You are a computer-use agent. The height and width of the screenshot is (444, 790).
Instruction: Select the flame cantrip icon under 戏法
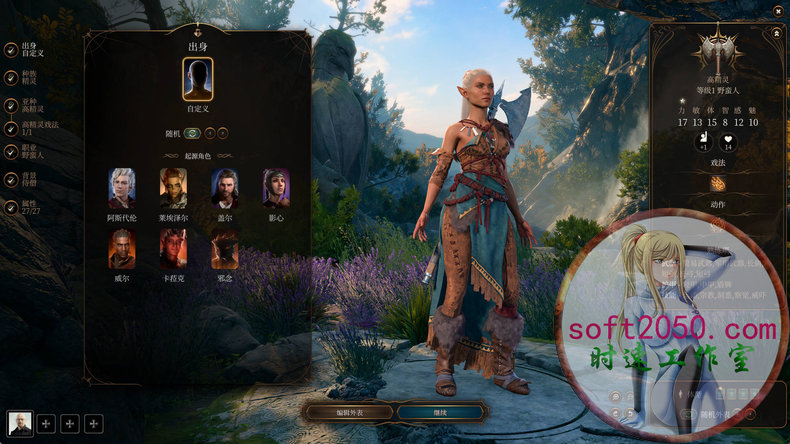(718, 184)
